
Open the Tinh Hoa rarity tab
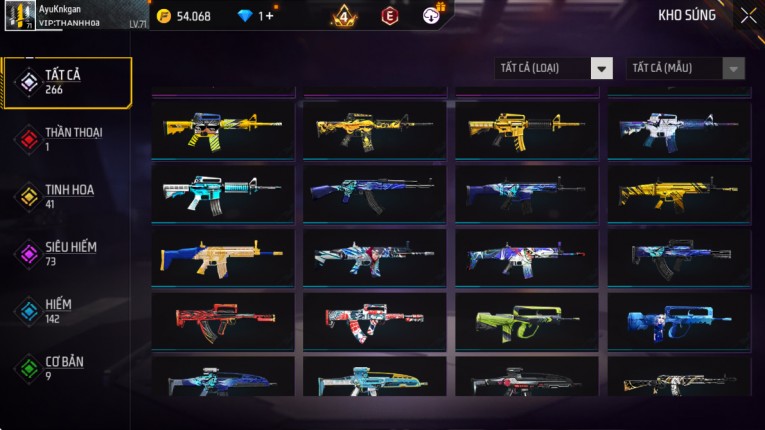tap(67, 196)
